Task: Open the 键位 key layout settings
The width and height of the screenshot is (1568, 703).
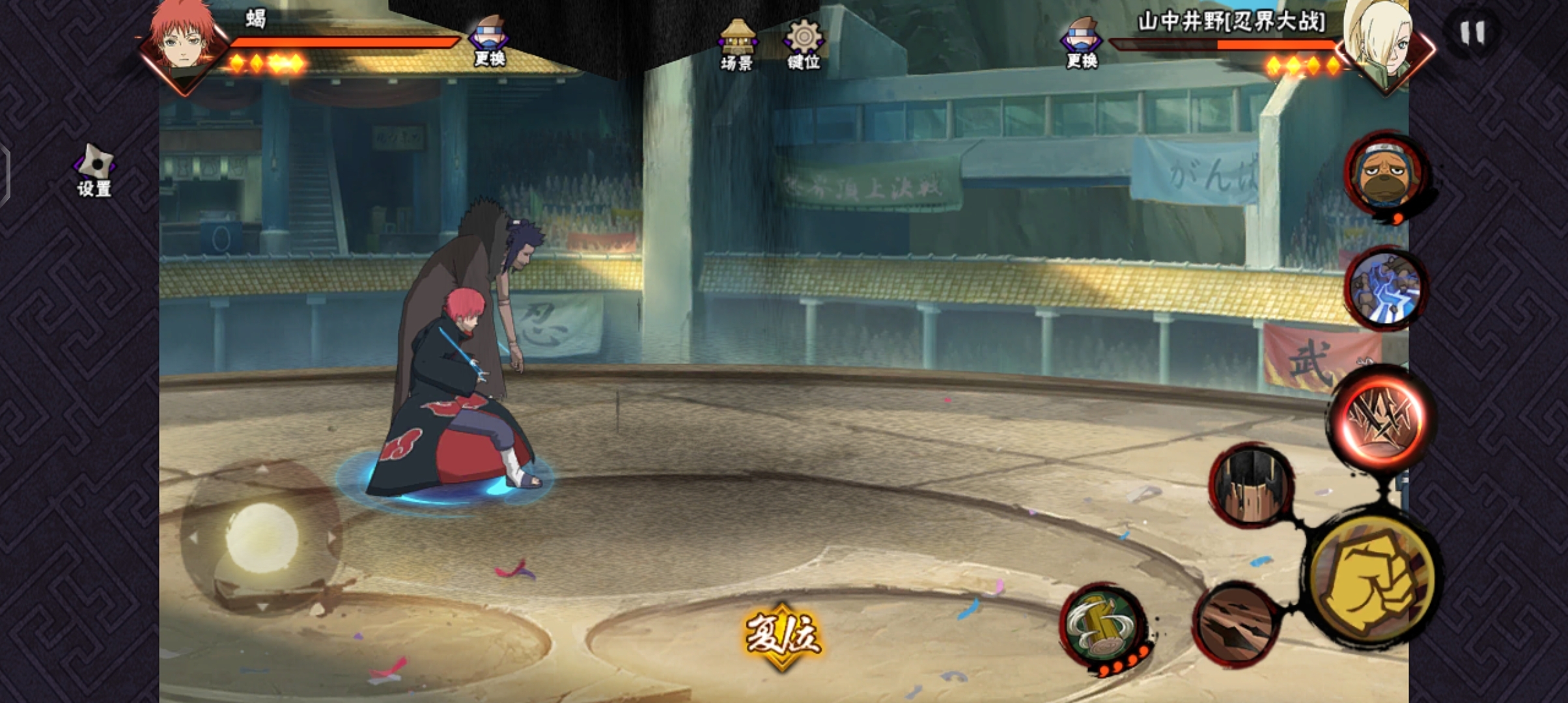Action: 804,44
